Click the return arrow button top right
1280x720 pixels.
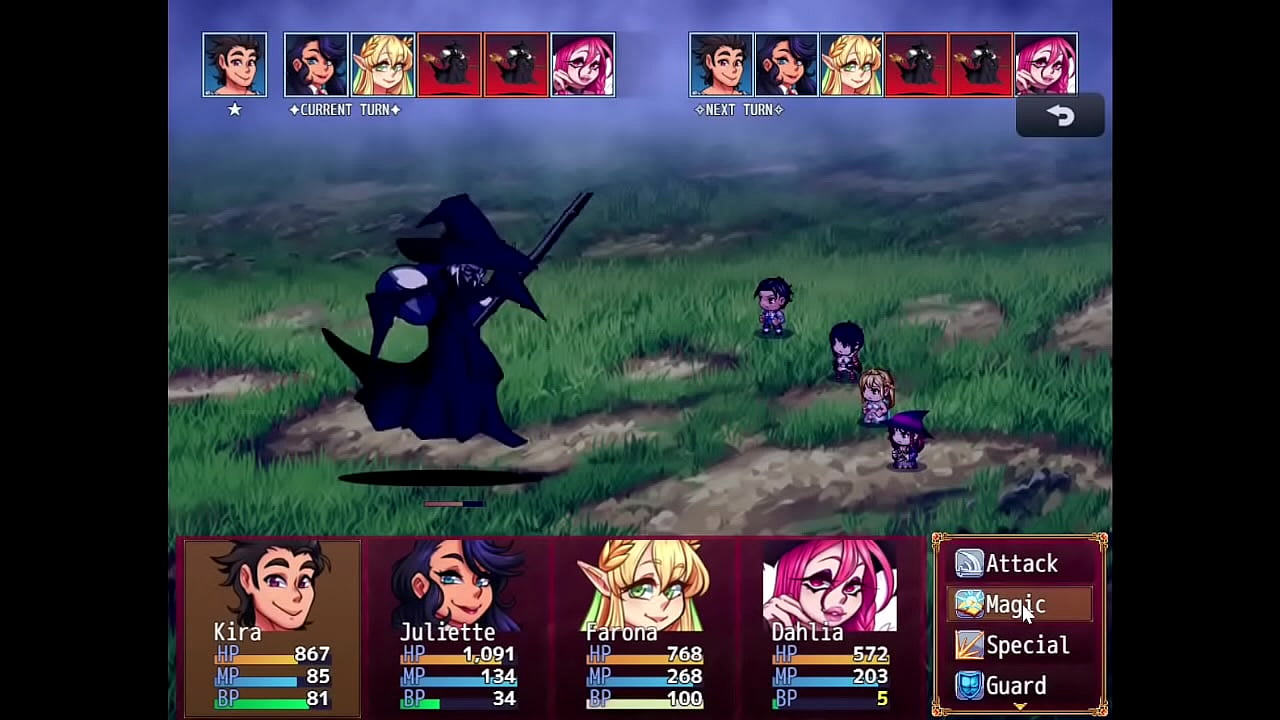tap(1060, 114)
